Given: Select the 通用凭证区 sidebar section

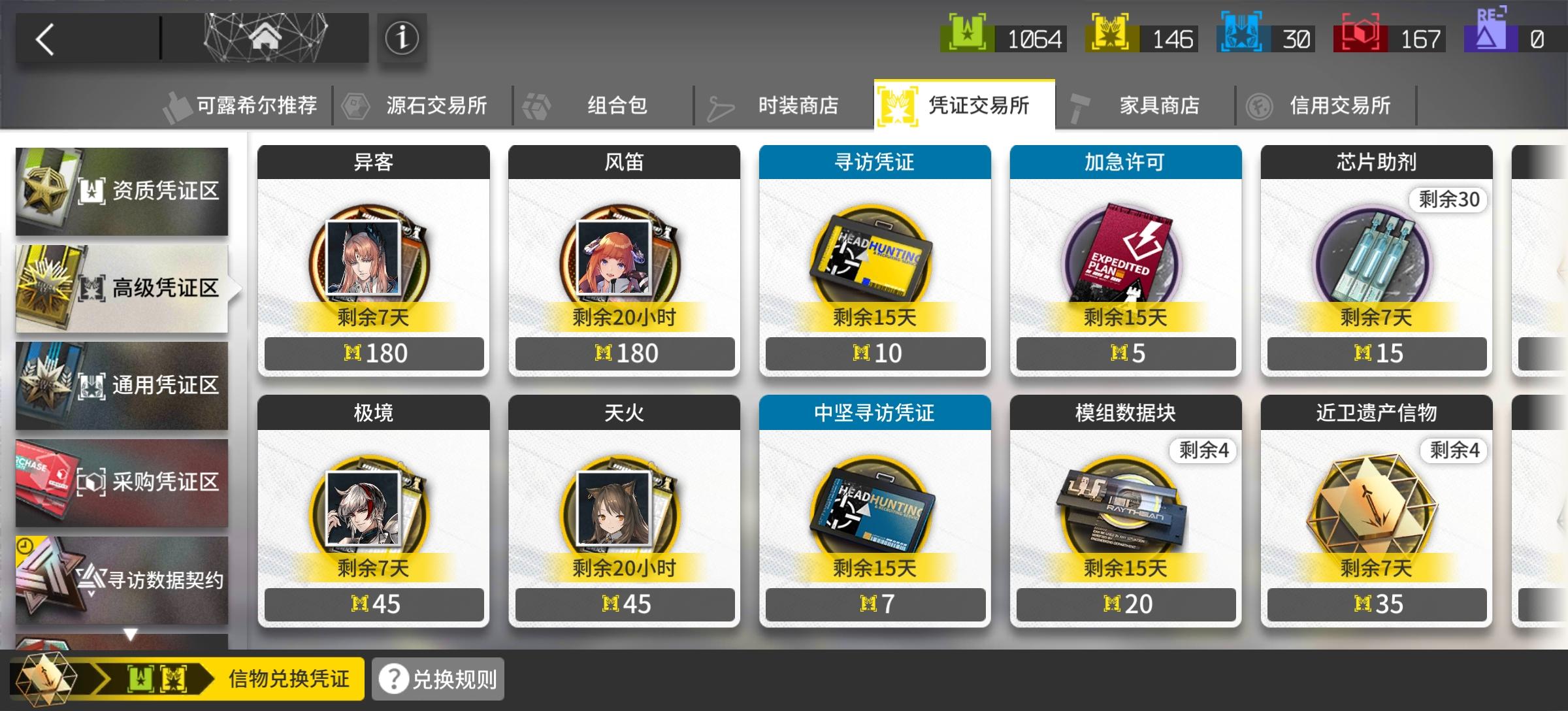Looking at the screenshot, I should pyautogui.click(x=122, y=386).
